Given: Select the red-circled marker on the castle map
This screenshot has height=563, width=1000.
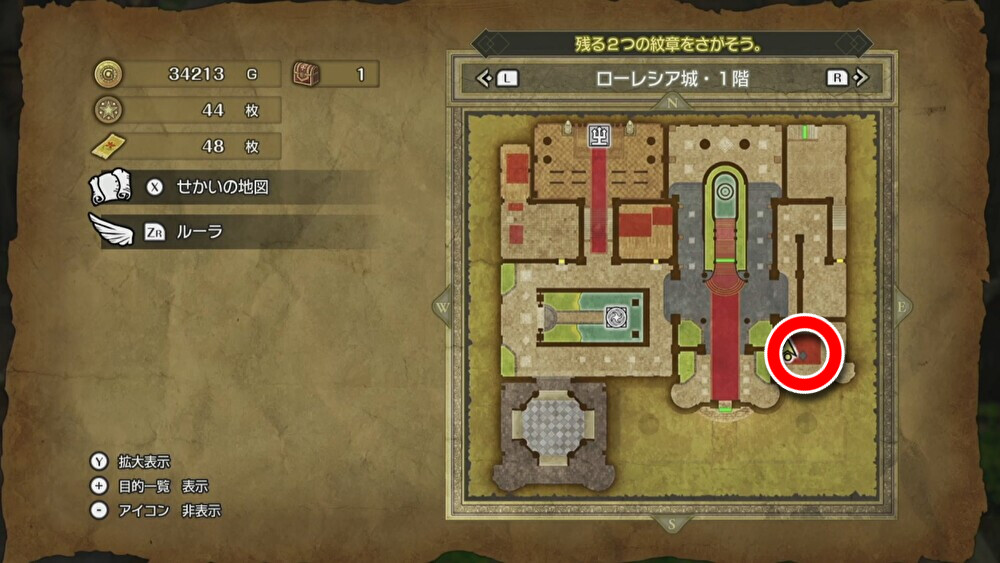Looking at the screenshot, I should tap(805, 352).
